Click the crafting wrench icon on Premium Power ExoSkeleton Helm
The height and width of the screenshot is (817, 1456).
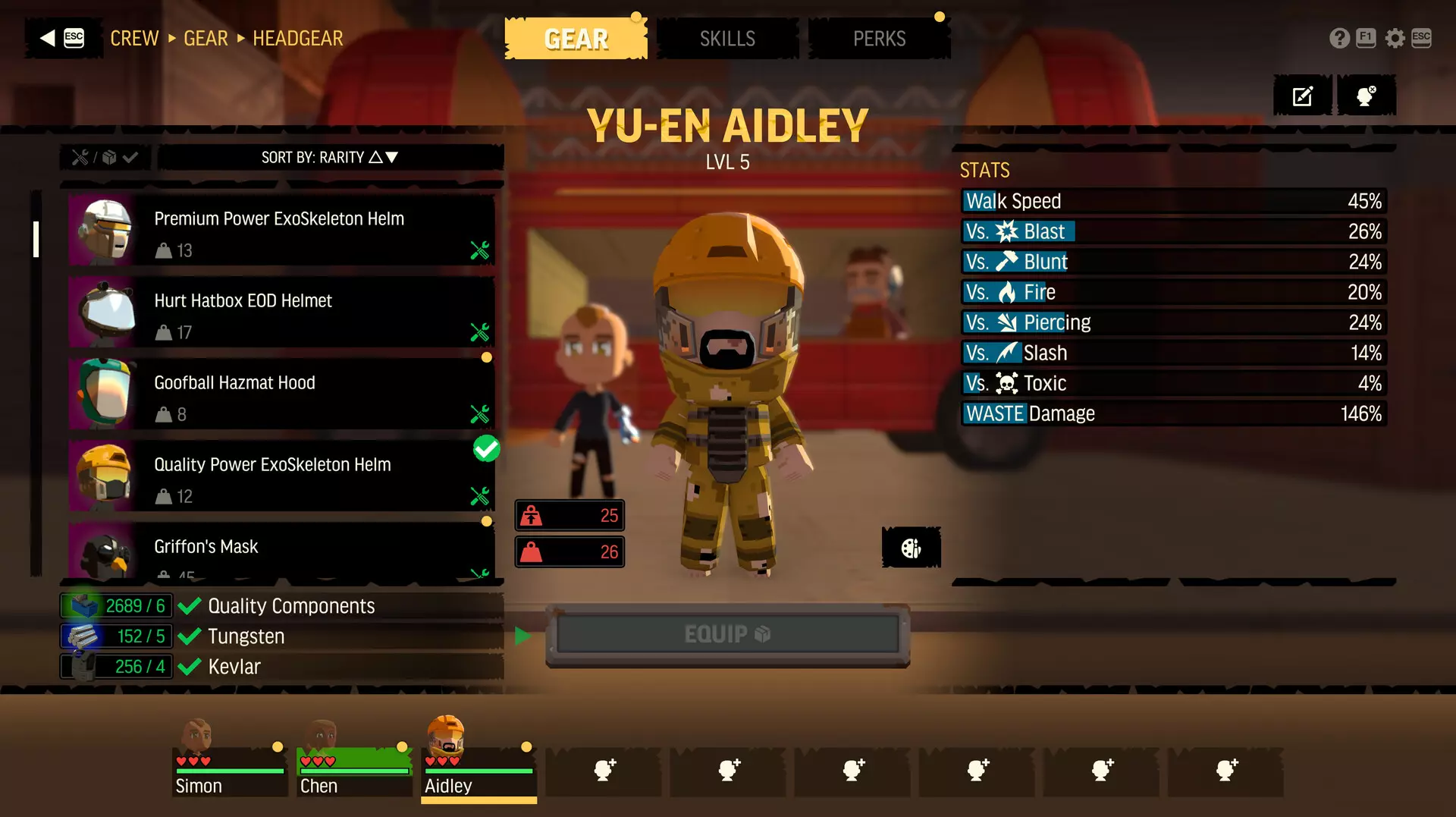pos(479,250)
